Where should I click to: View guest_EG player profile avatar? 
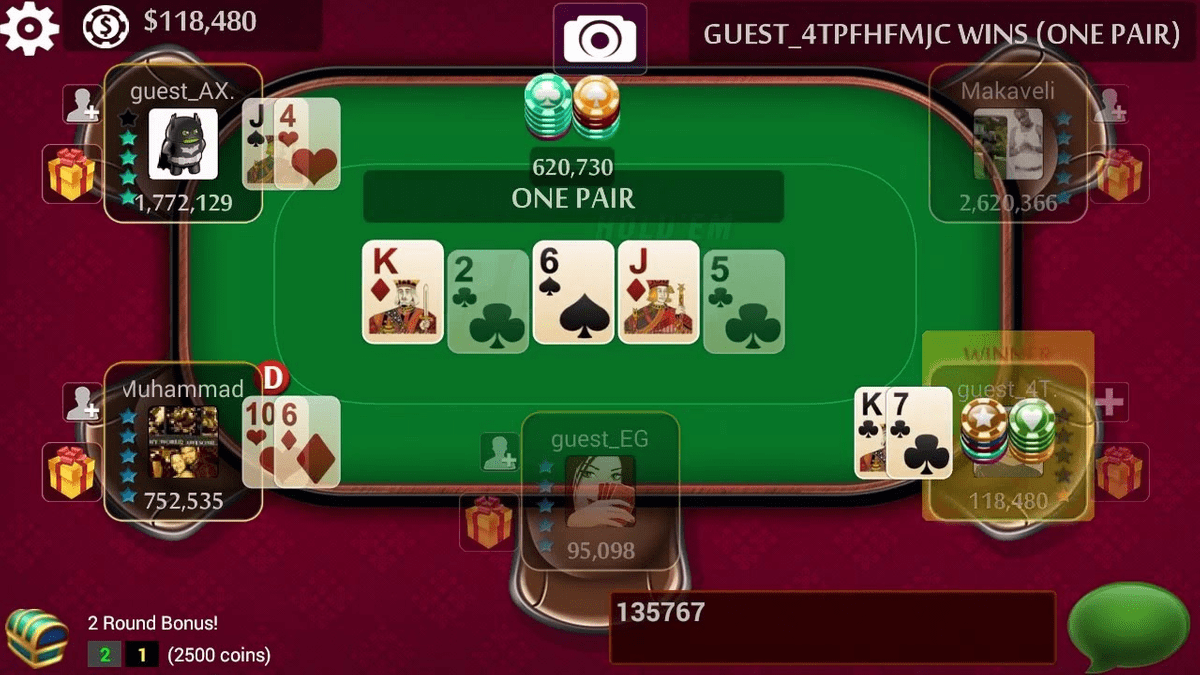[x=600, y=491]
